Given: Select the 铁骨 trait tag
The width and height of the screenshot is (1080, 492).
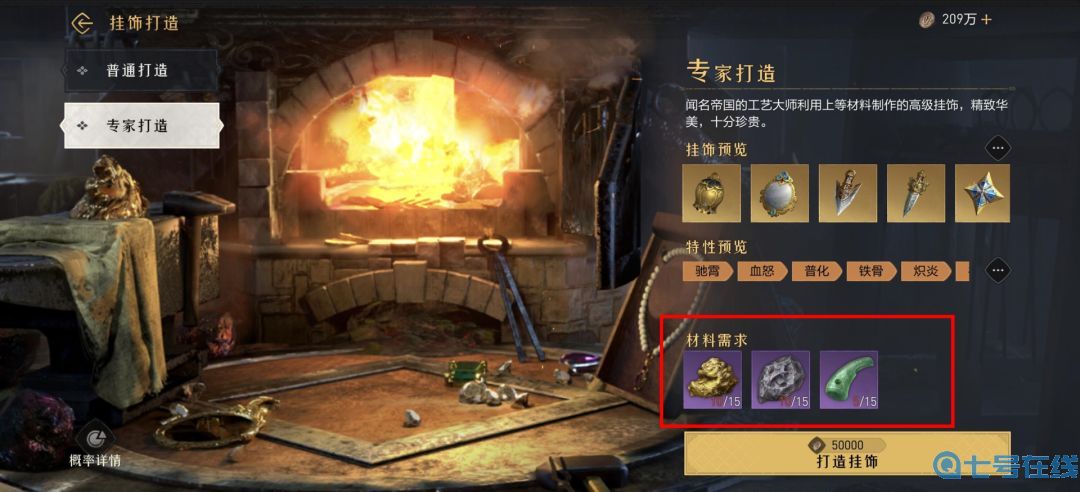Looking at the screenshot, I should (870, 271).
